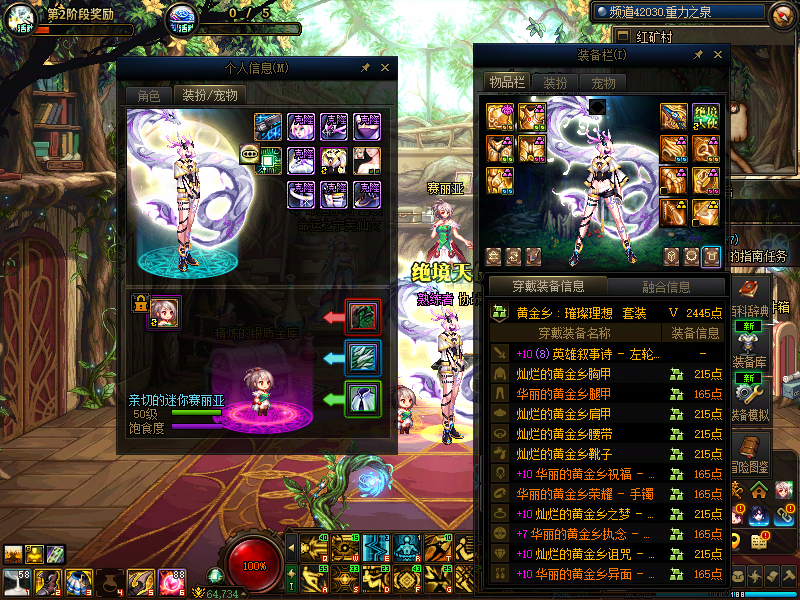Open the 冒险图鉴 book icon

point(749,449)
